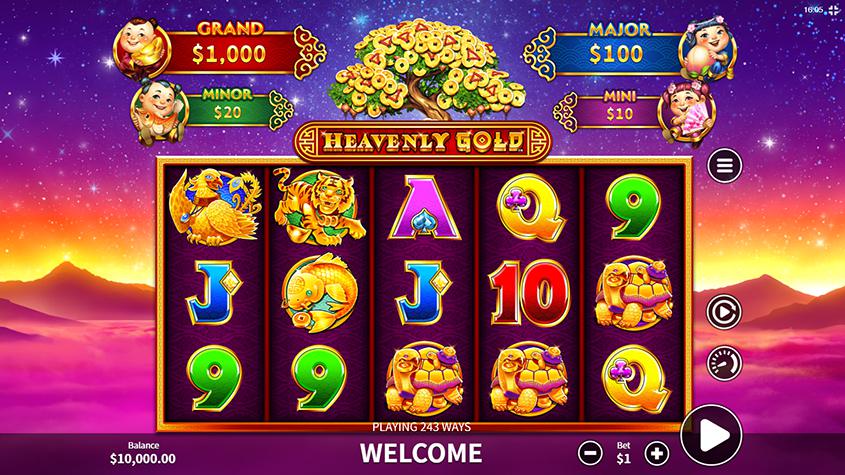Increase the bet with the plus button
Image resolution: width=845 pixels, height=475 pixels.
pos(656,452)
